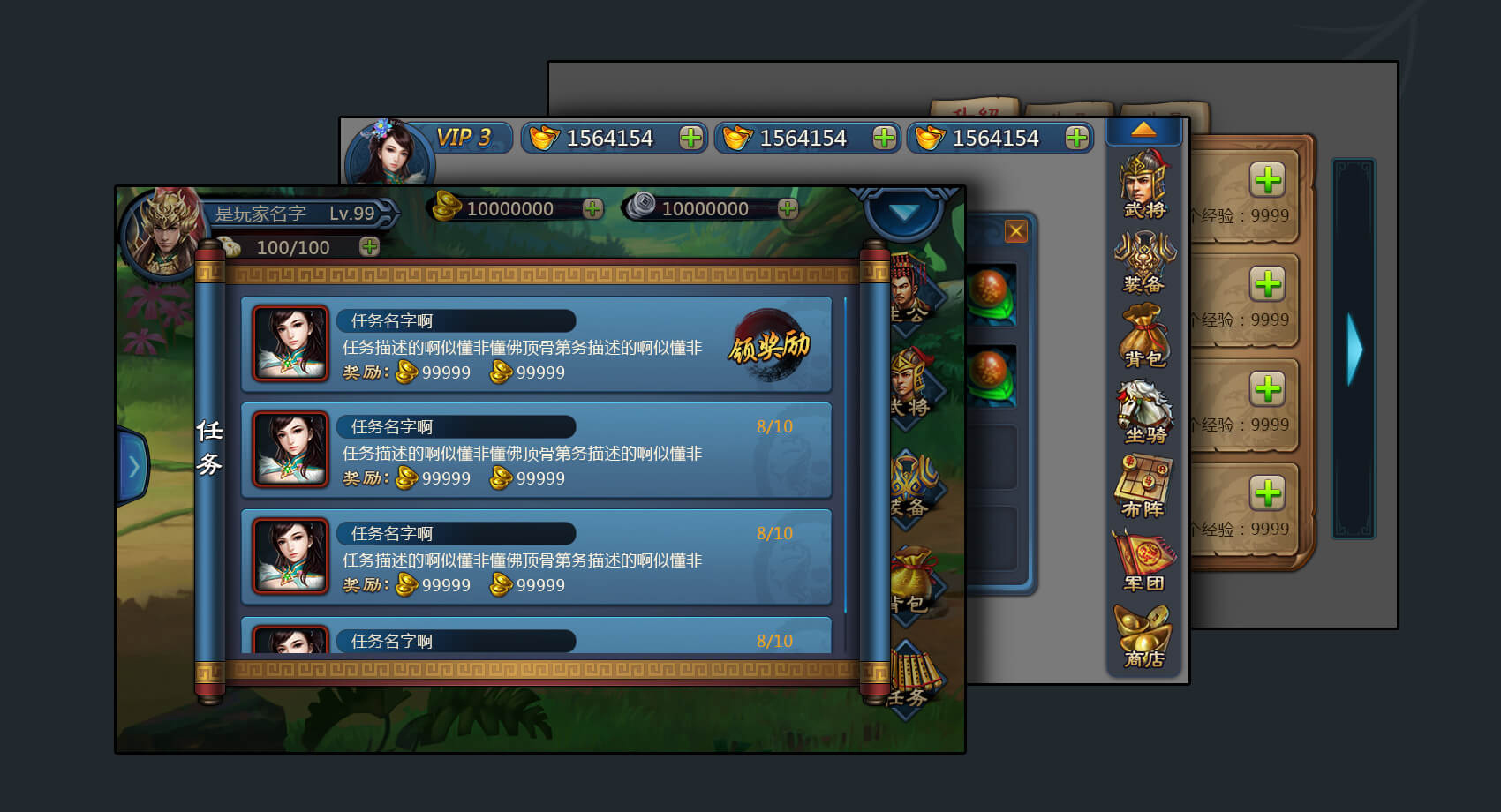The image size is (1501, 812).
Task: Collapse sidebar with orange up arrow
Action: [1143, 131]
